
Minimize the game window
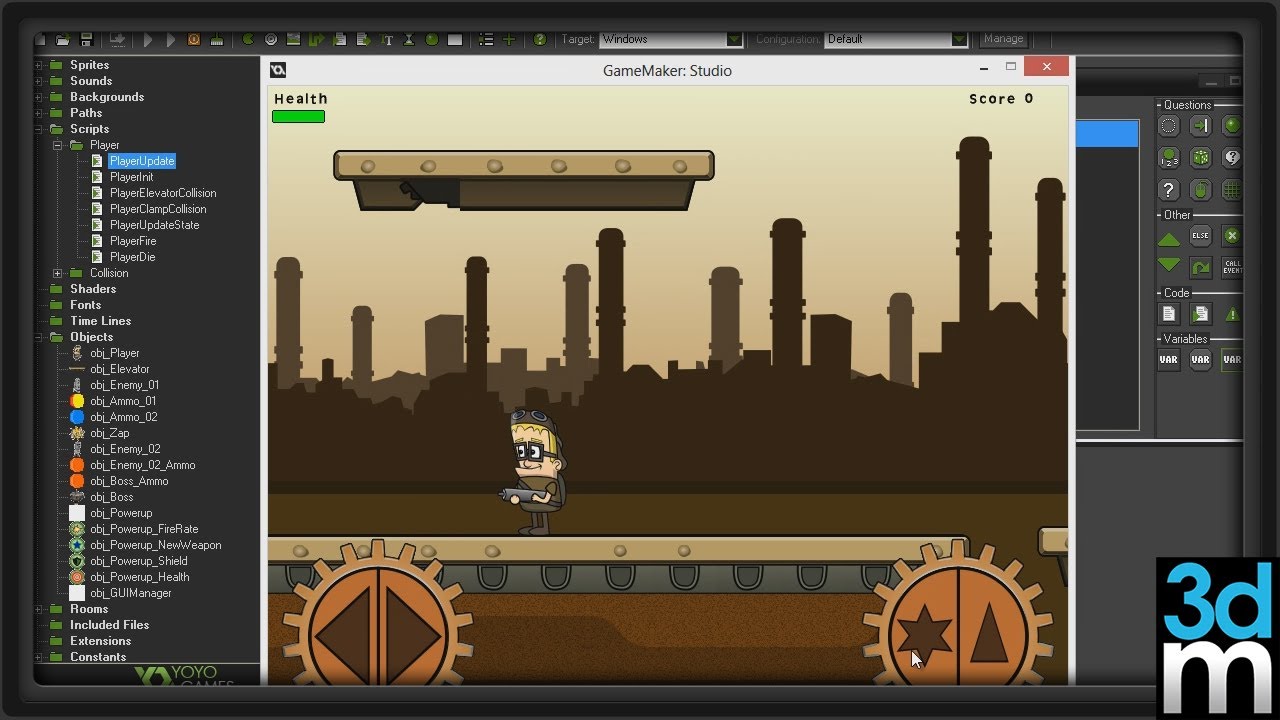point(985,67)
